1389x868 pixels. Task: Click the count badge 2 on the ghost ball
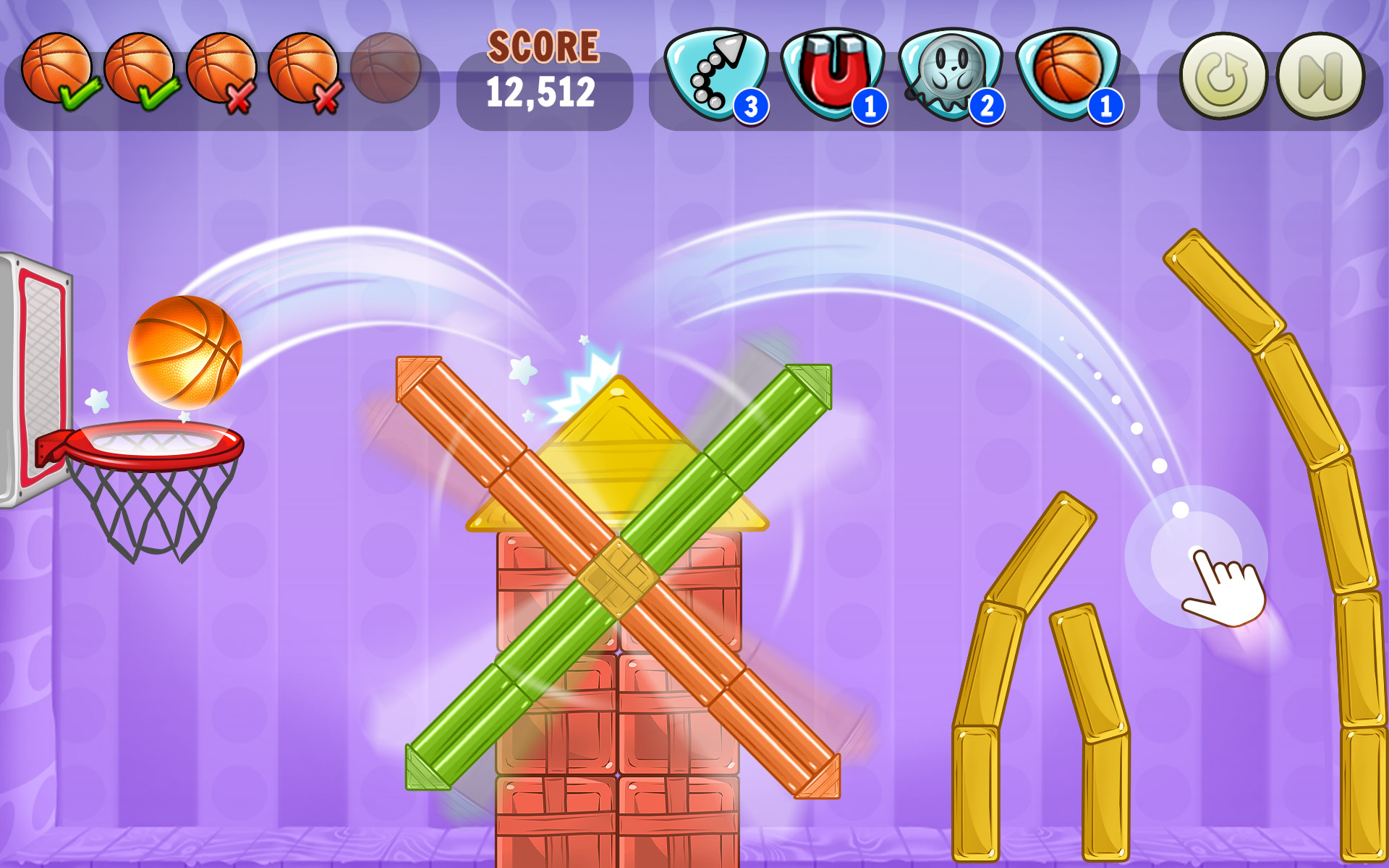click(x=986, y=103)
